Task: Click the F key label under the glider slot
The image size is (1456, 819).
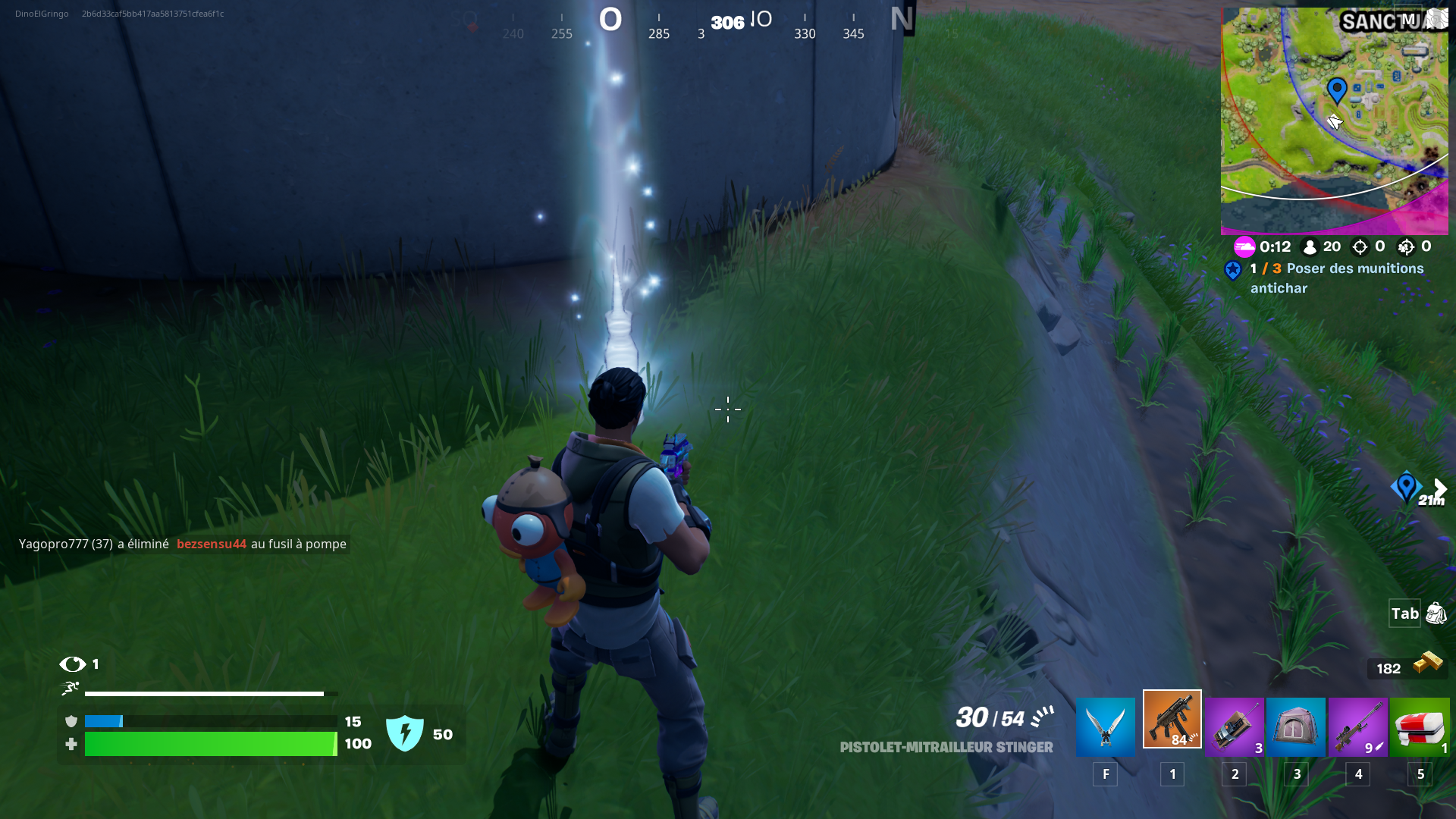Action: [x=1105, y=774]
